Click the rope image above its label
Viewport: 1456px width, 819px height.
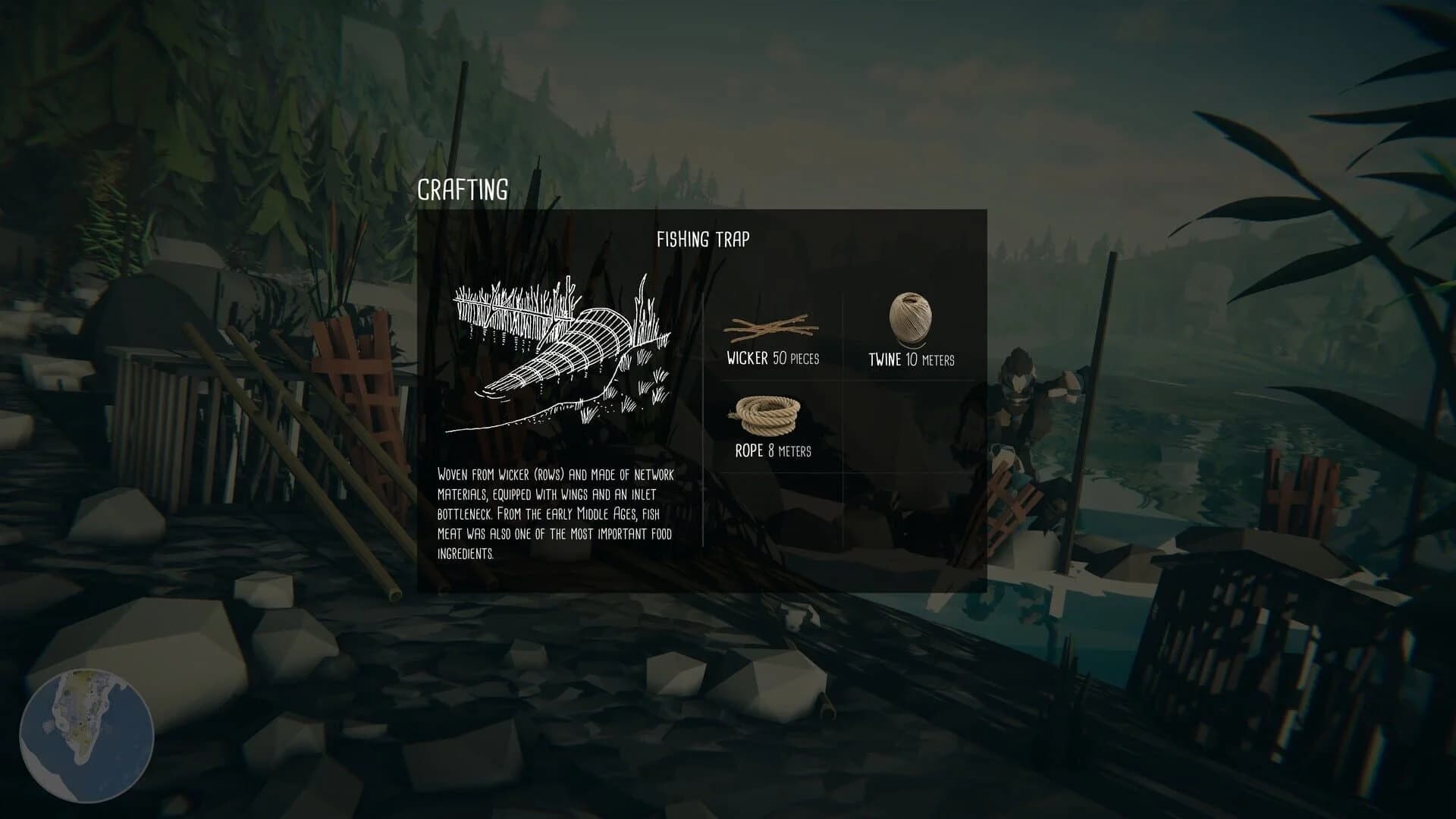click(766, 413)
